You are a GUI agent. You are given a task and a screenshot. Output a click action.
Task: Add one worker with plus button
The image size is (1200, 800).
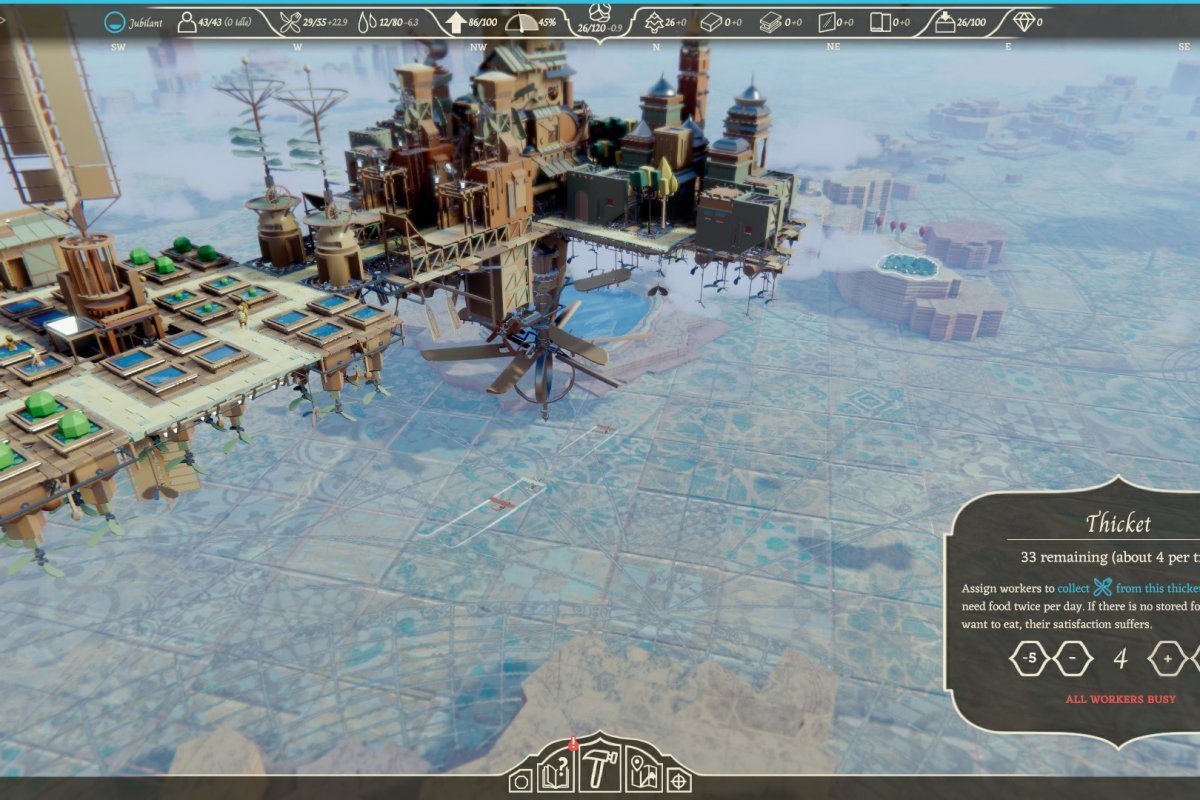point(1166,658)
